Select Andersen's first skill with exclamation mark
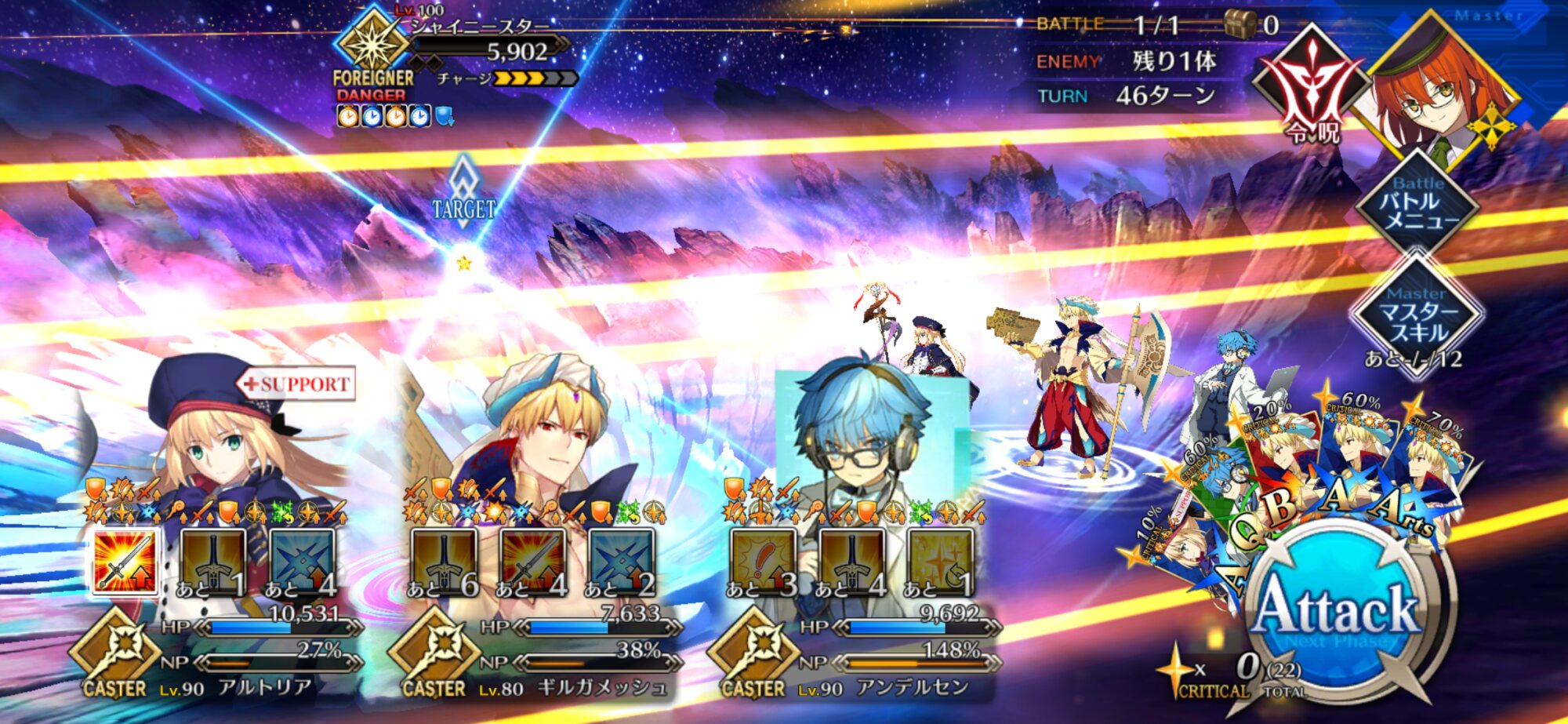Viewport: 1568px width, 724px height. [x=763, y=562]
